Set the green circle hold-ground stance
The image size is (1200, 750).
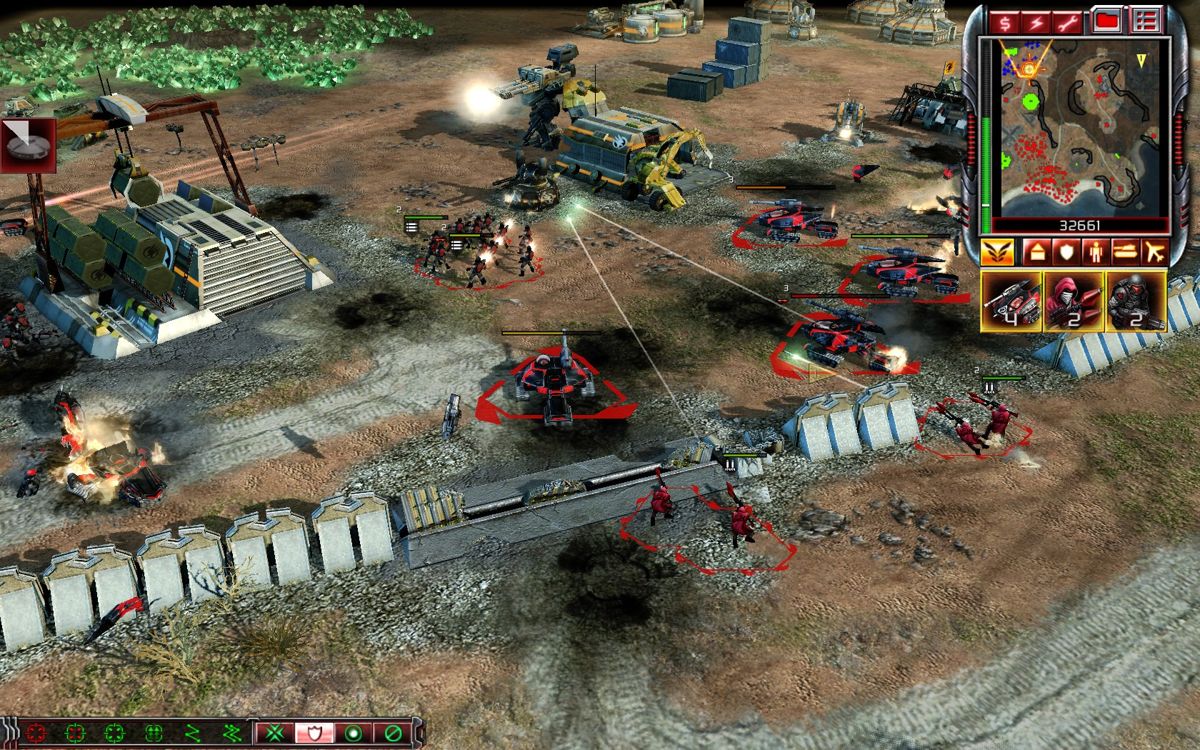point(353,732)
